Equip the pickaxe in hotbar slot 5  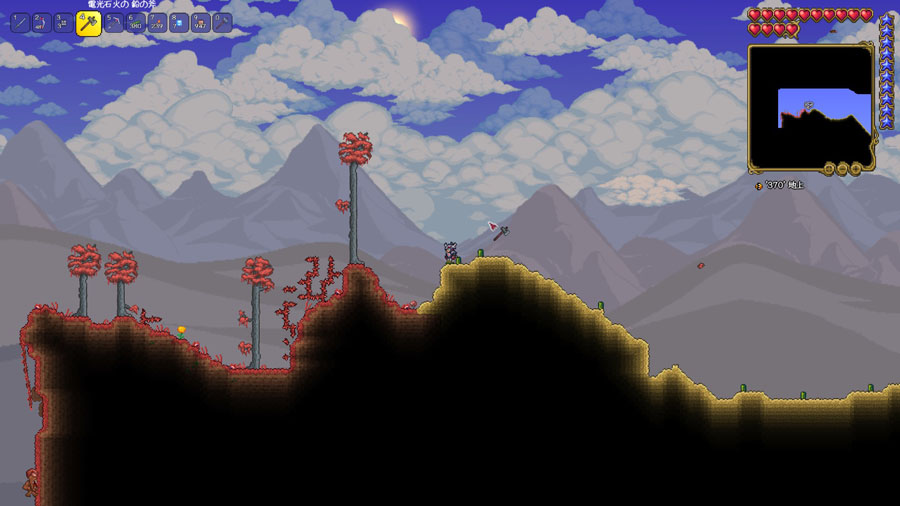(x=114, y=22)
